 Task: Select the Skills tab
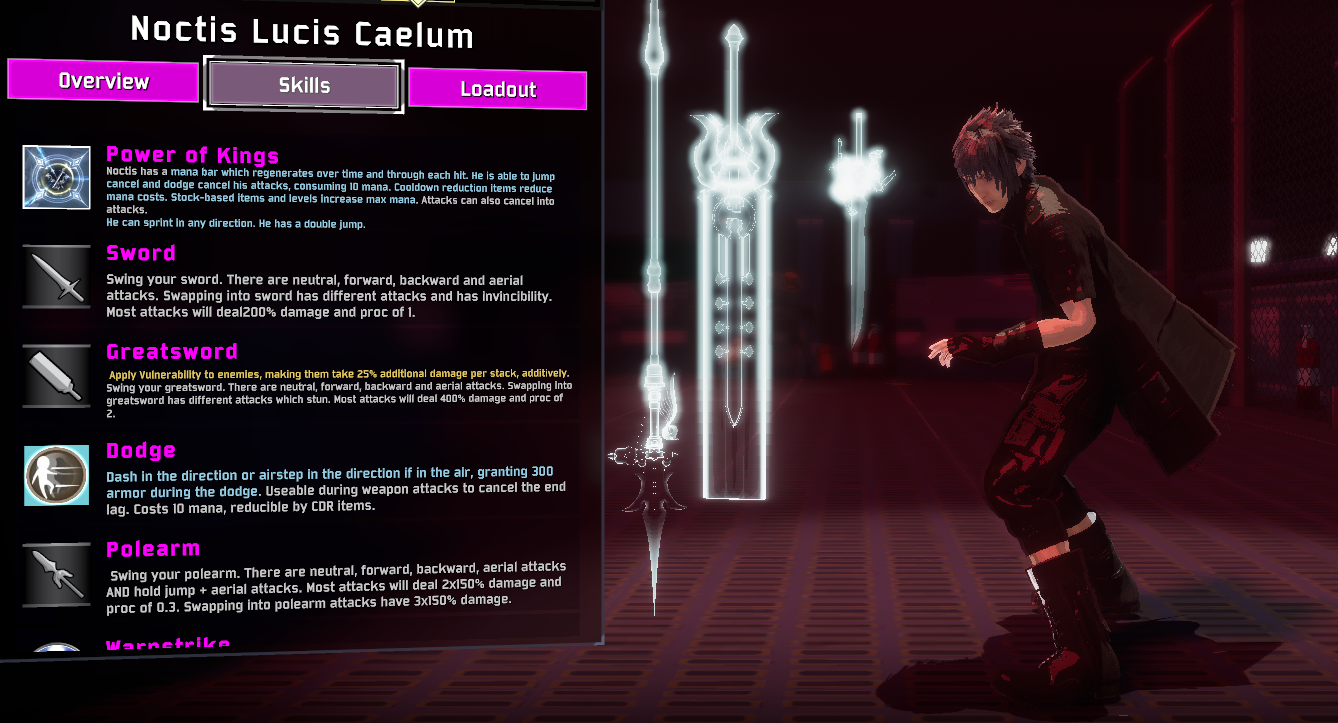(304, 86)
